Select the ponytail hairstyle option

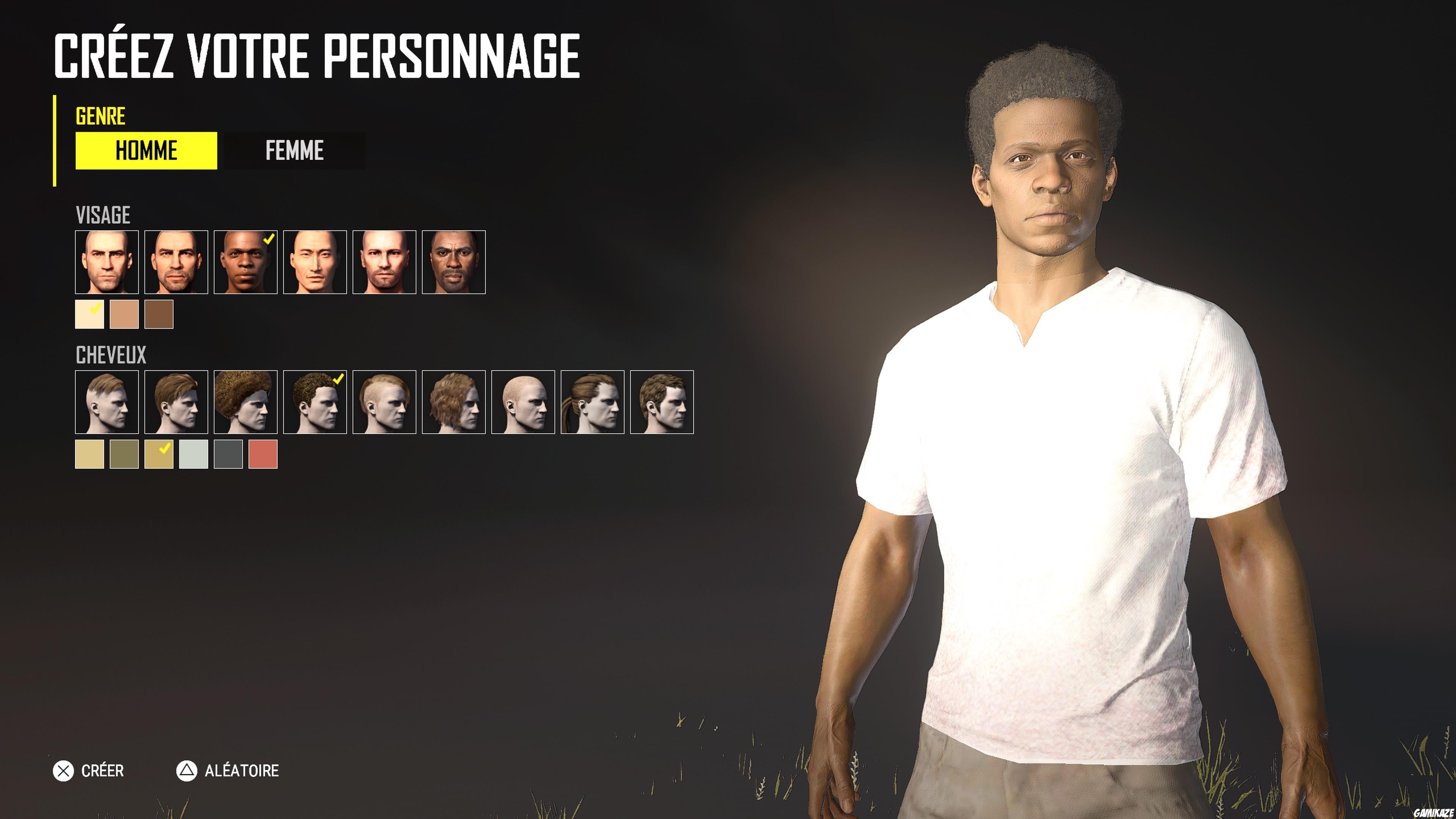(593, 402)
